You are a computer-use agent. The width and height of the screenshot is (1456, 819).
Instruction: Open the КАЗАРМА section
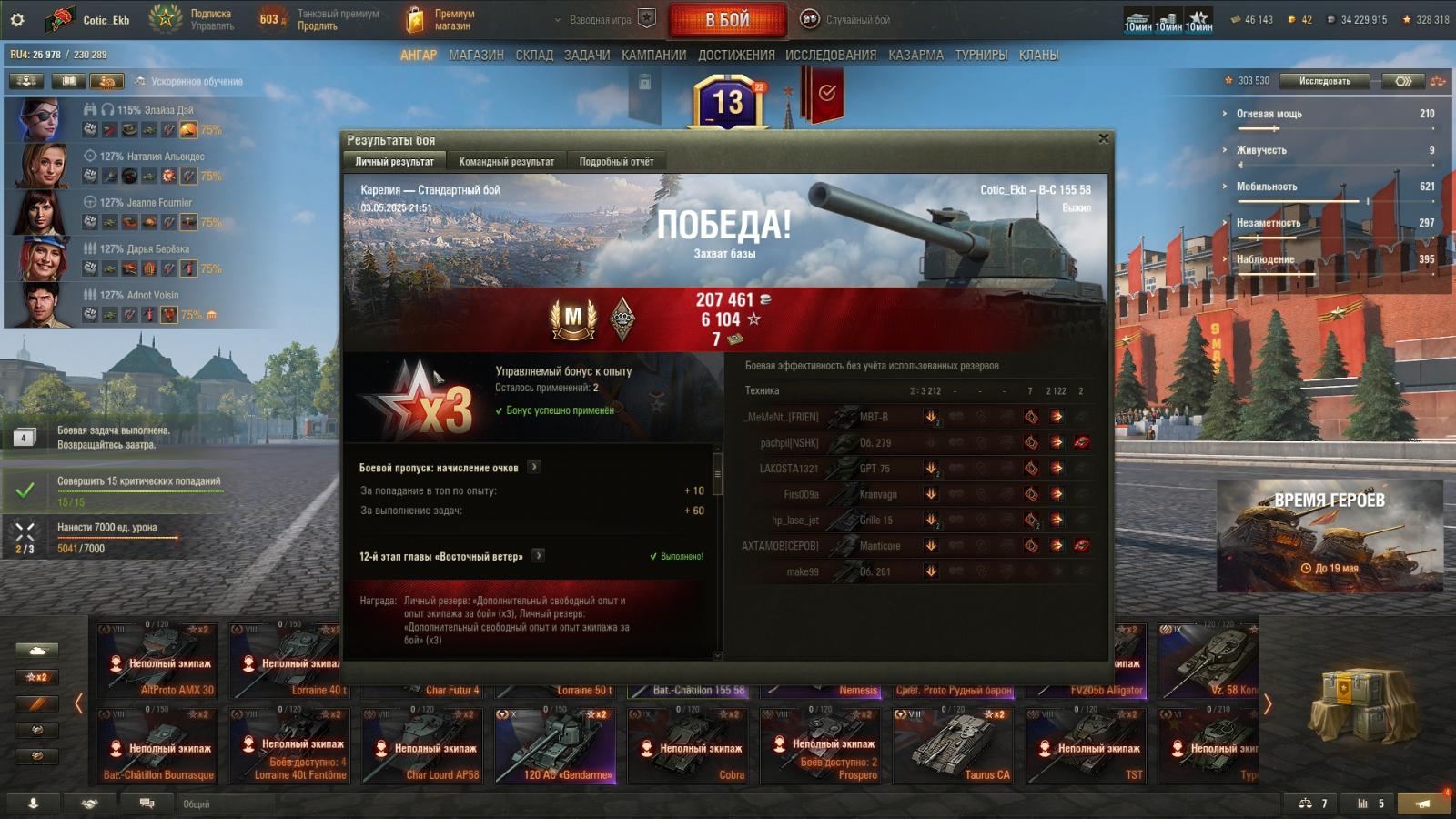[x=915, y=56]
